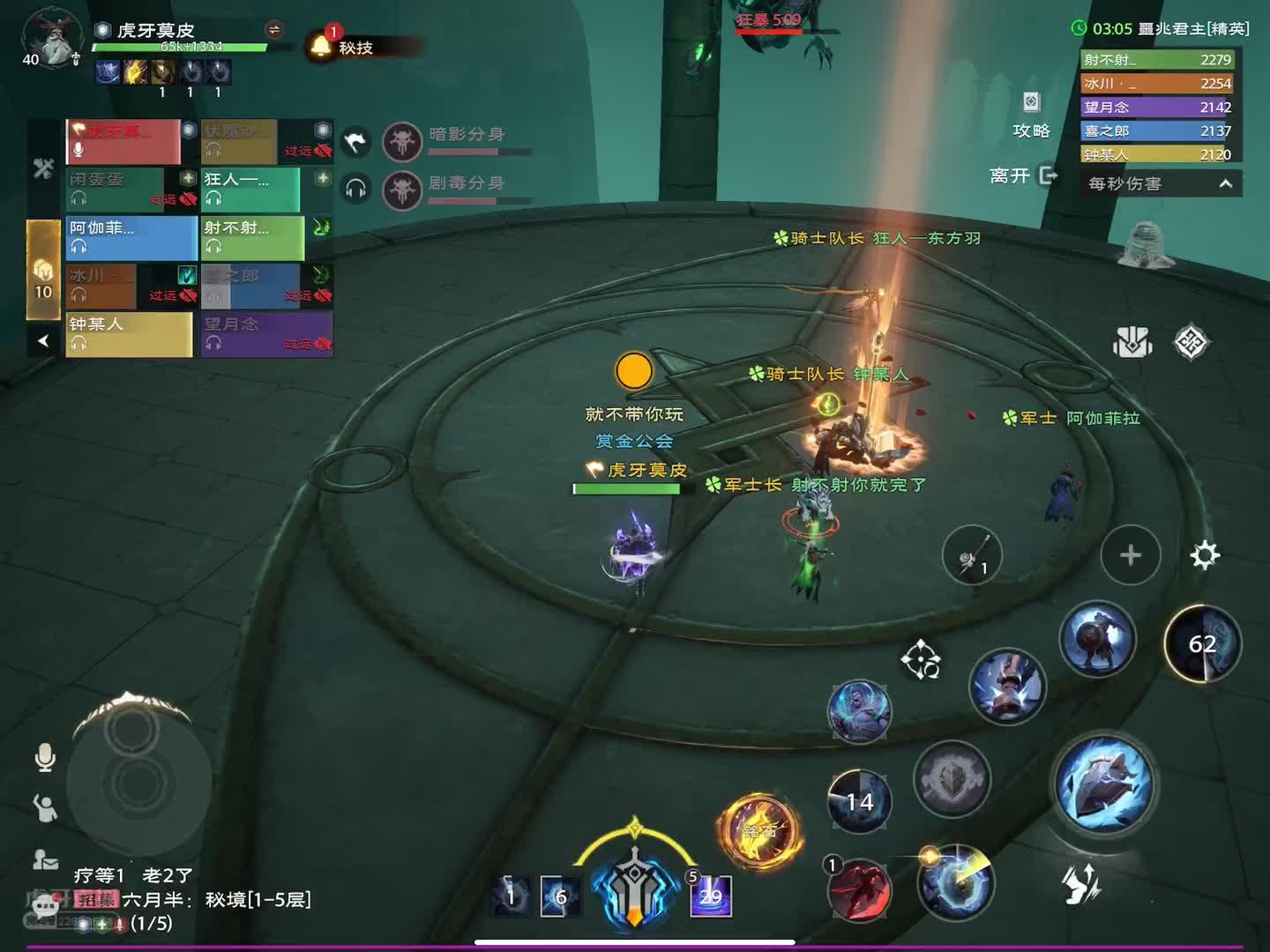Select raid member 阿伽菲 frame
The height and width of the screenshot is (952, 1270).
tap(131, 237)
